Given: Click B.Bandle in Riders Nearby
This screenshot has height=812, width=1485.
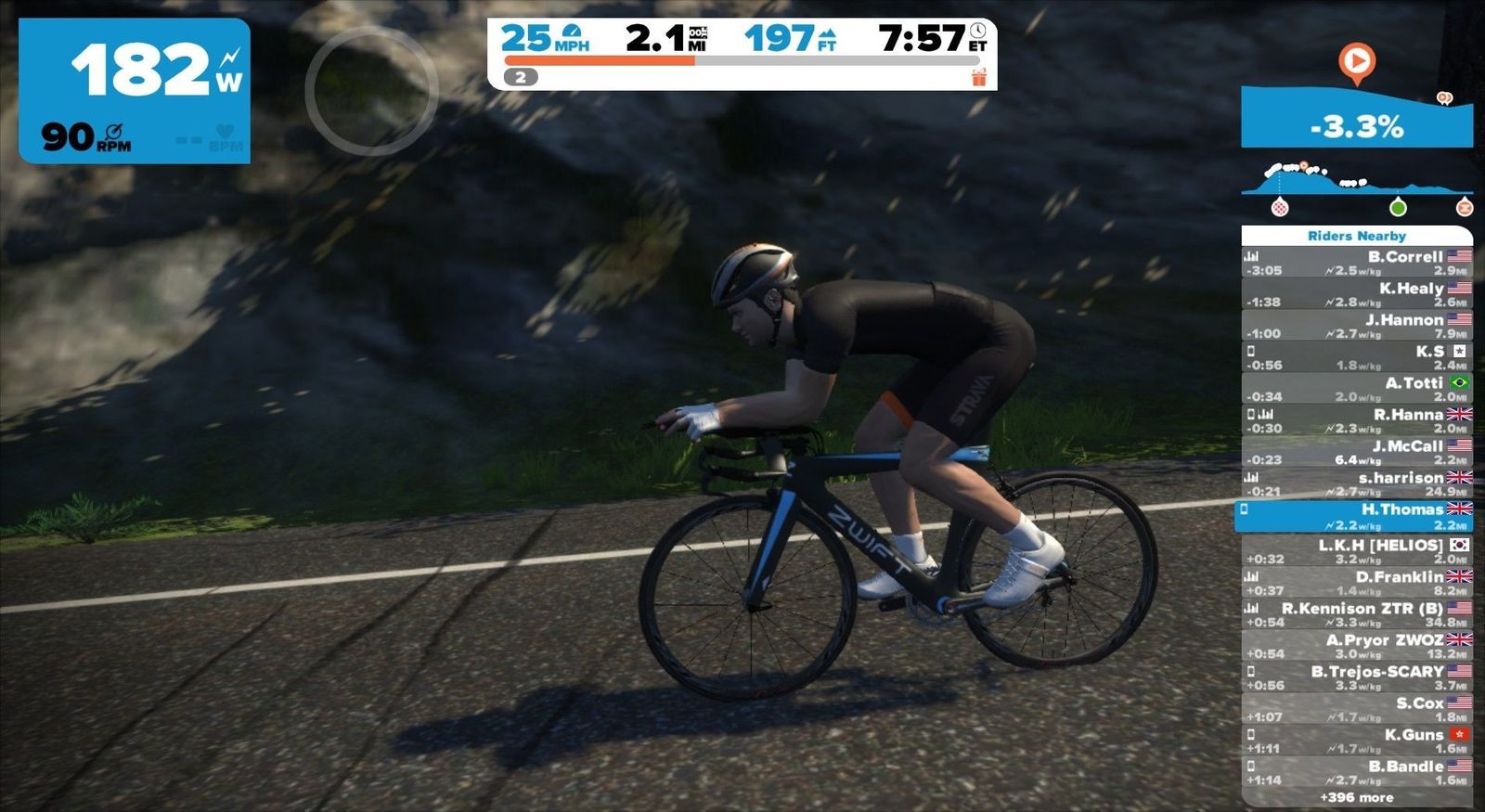Looking at the screenshot, I should click(x=1357, y=772).
